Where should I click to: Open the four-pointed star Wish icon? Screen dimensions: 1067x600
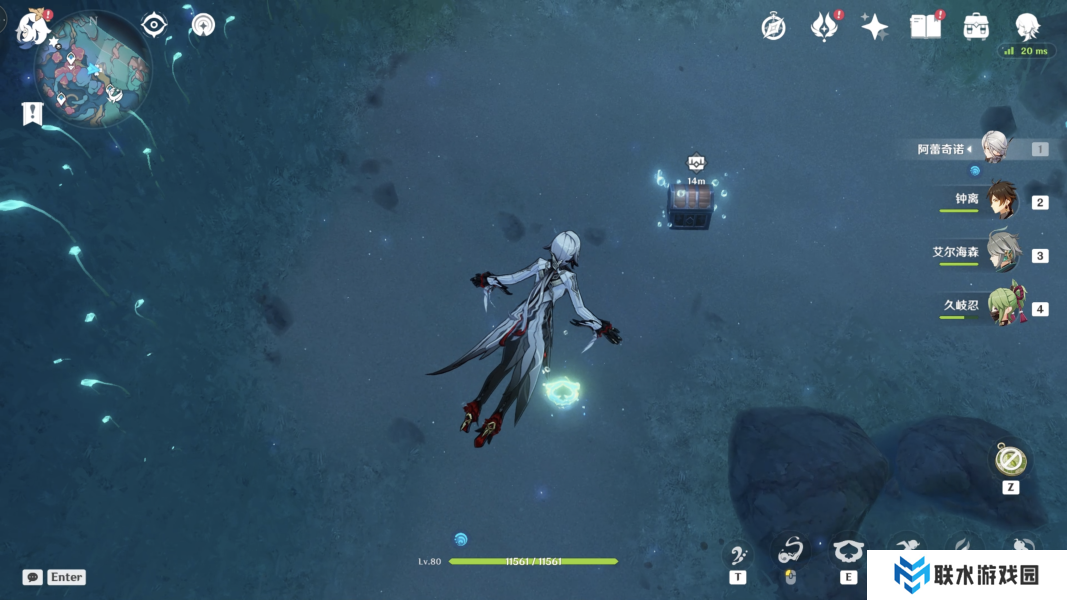pyautogui.click(x=875, y=27)
